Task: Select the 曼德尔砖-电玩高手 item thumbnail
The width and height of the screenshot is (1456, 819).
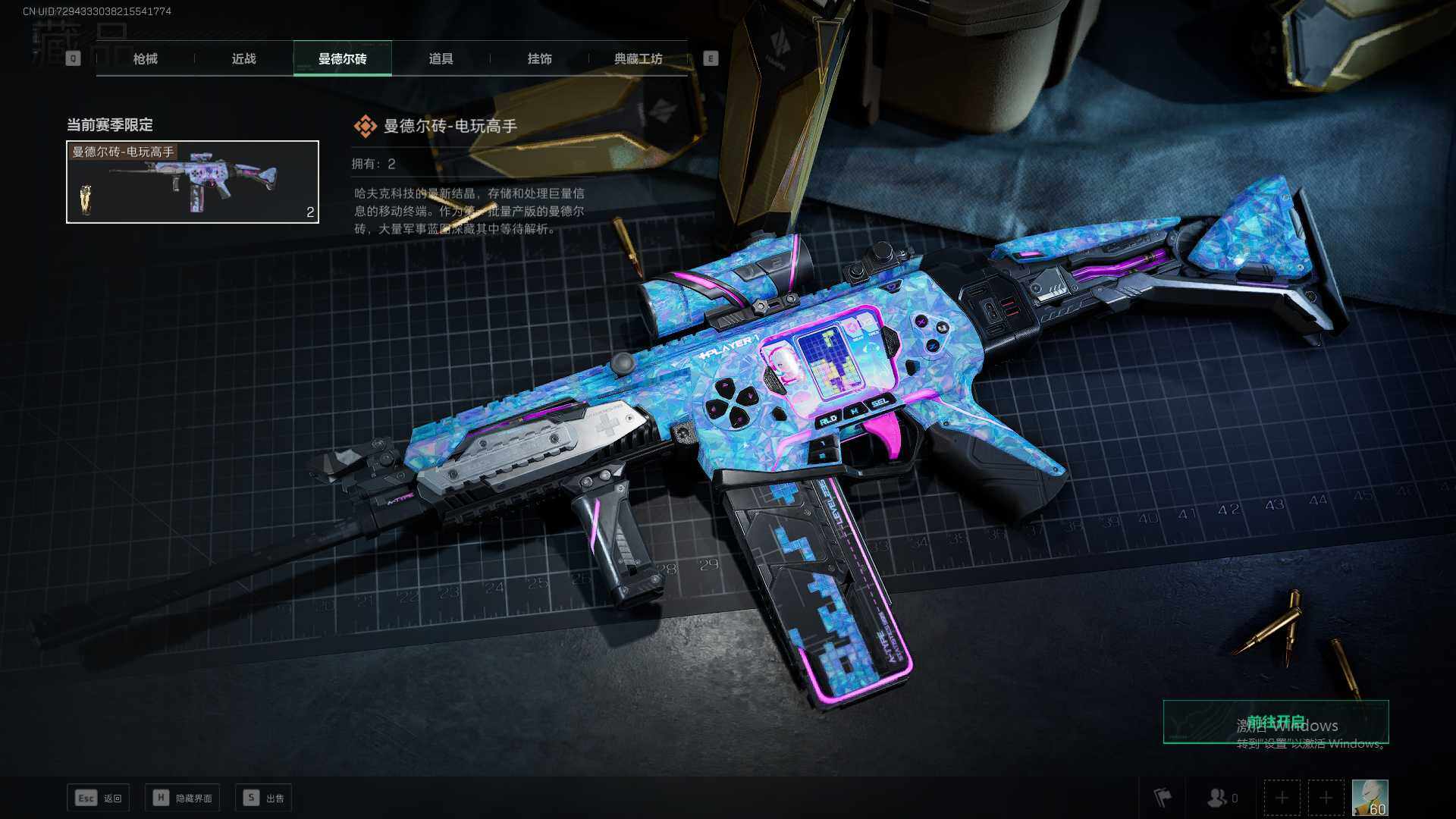Action: click(x=193, y=182)
